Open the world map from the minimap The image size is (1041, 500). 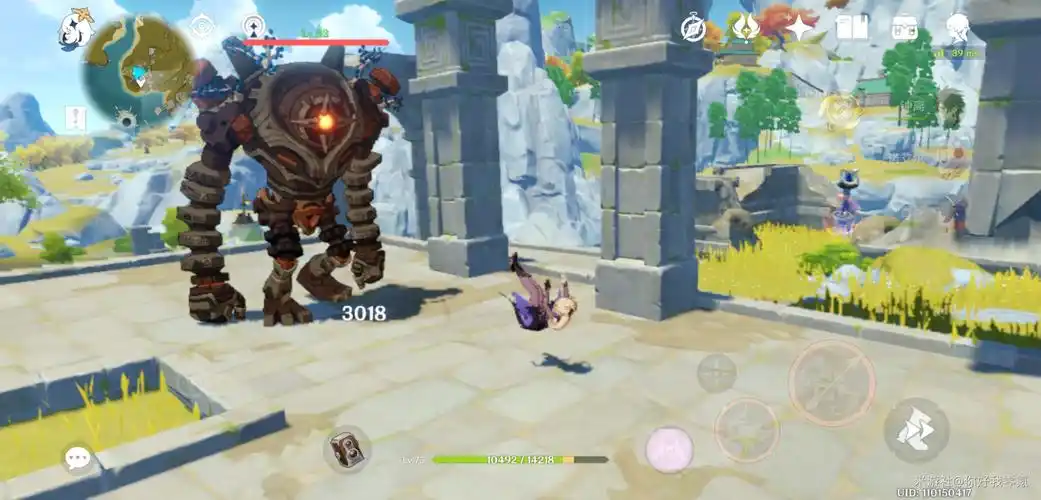tap(139, 70)
